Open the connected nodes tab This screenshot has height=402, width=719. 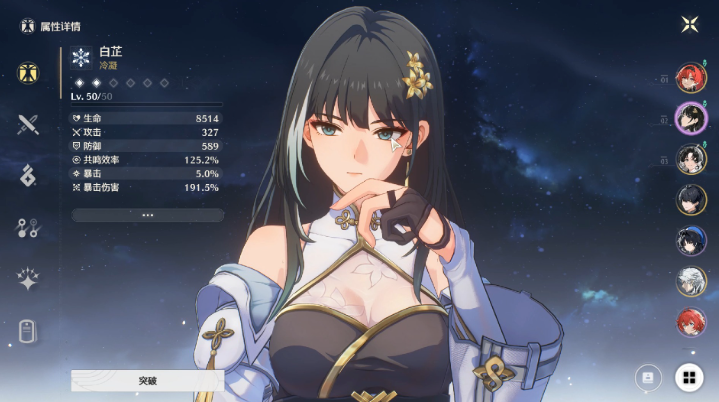pyautogui.click(x=27, y=227)
